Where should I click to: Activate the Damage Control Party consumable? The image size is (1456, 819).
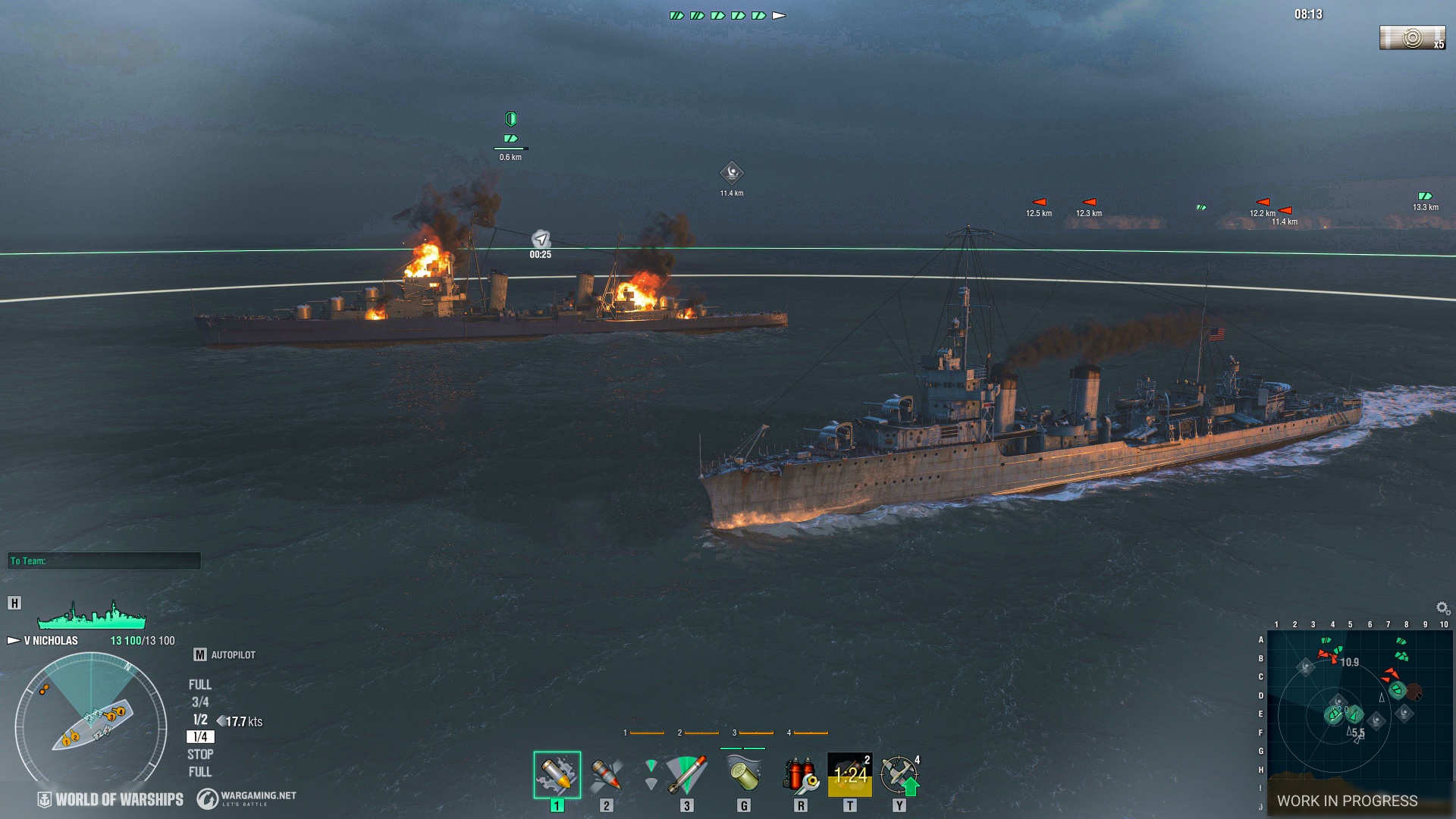(800, 776)
